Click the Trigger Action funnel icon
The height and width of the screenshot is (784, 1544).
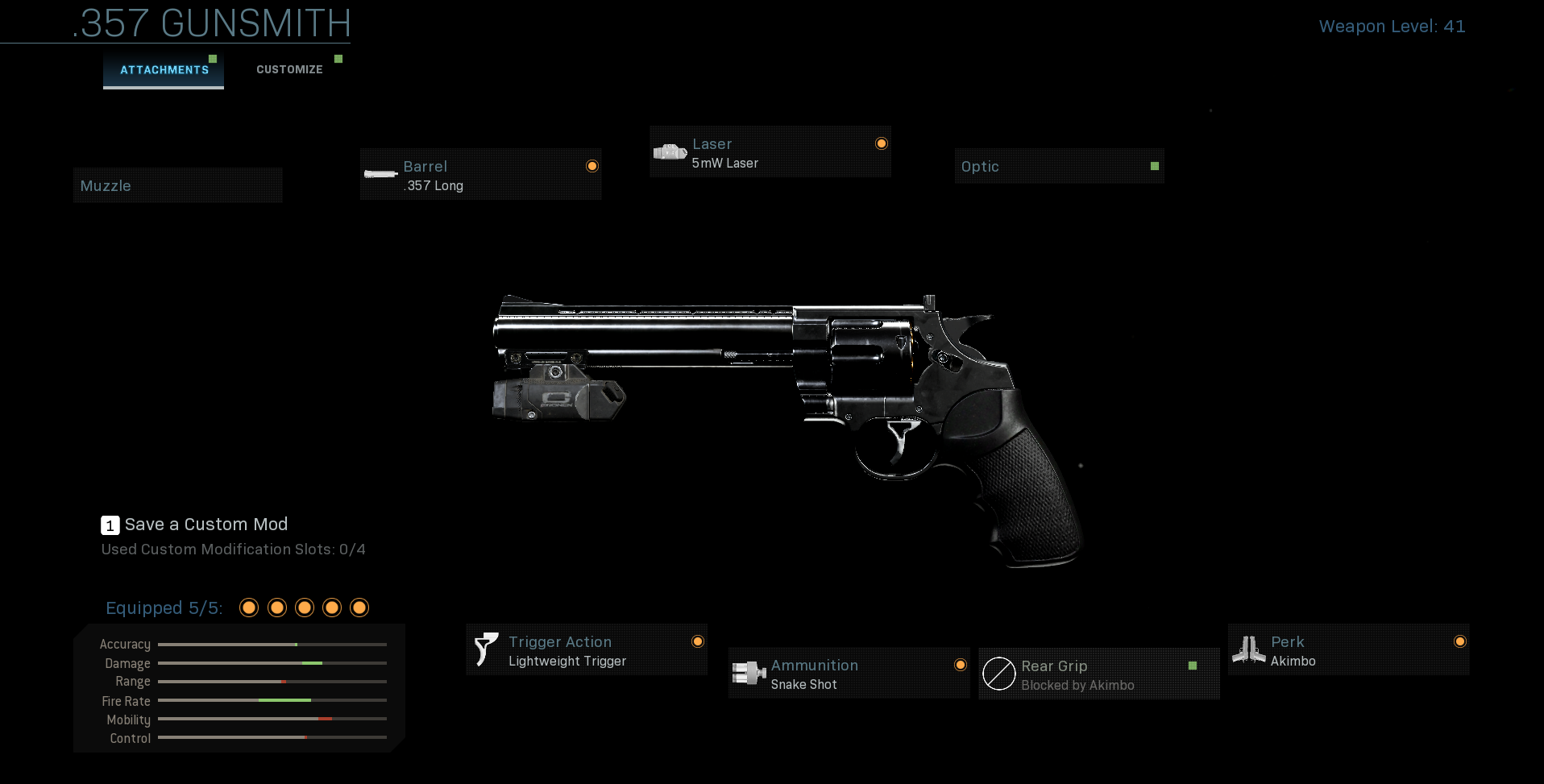point(485,649)
